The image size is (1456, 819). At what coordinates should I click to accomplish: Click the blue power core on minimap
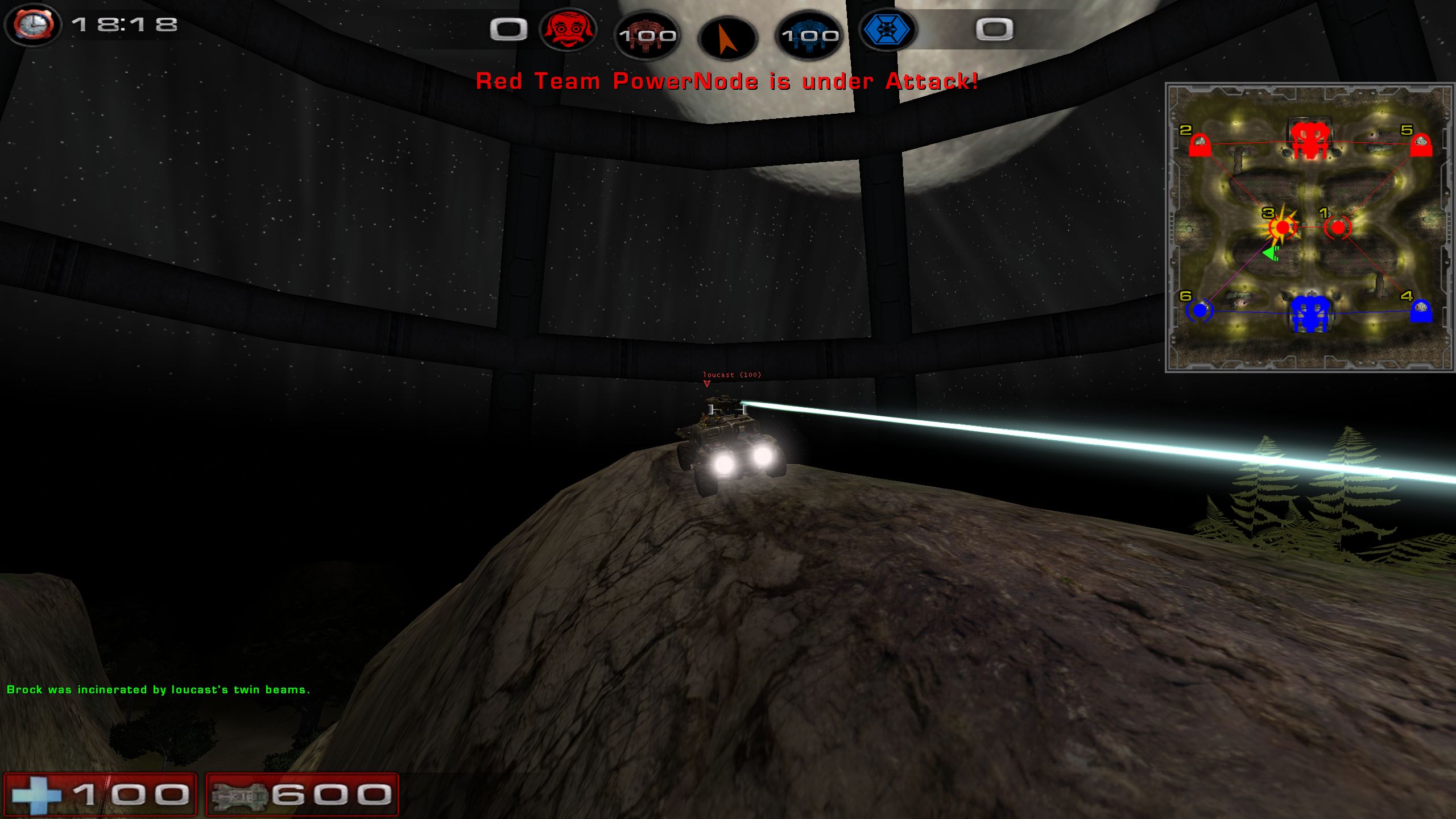click(x=1310, y=313)
